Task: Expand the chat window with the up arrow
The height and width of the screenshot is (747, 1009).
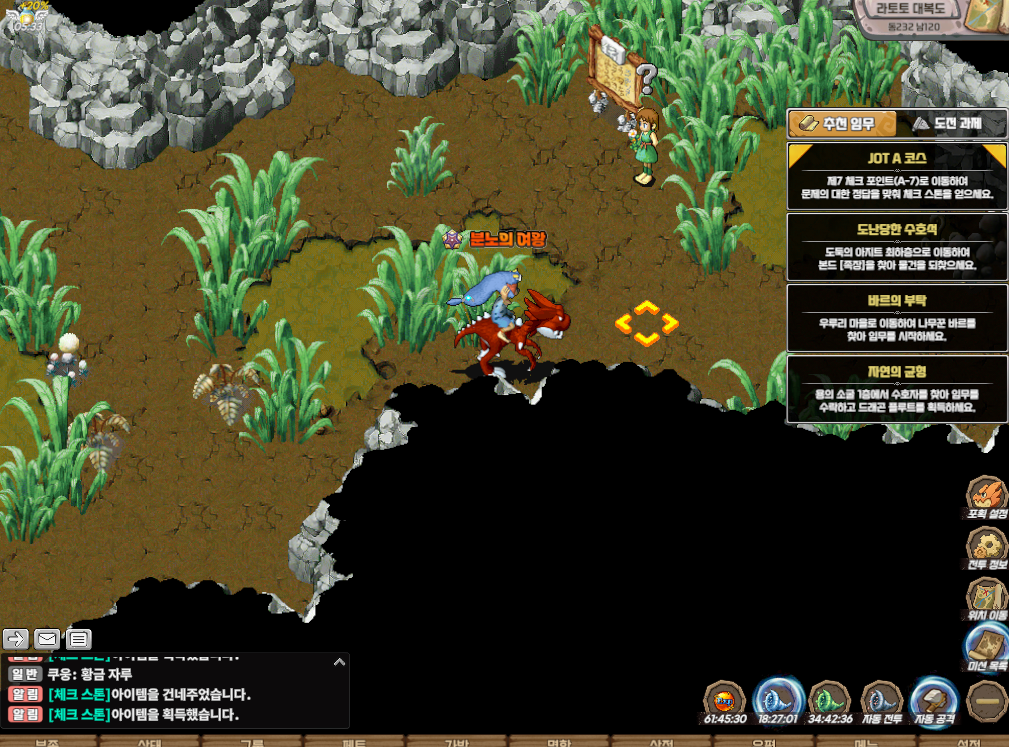Action: click(339, 661)
